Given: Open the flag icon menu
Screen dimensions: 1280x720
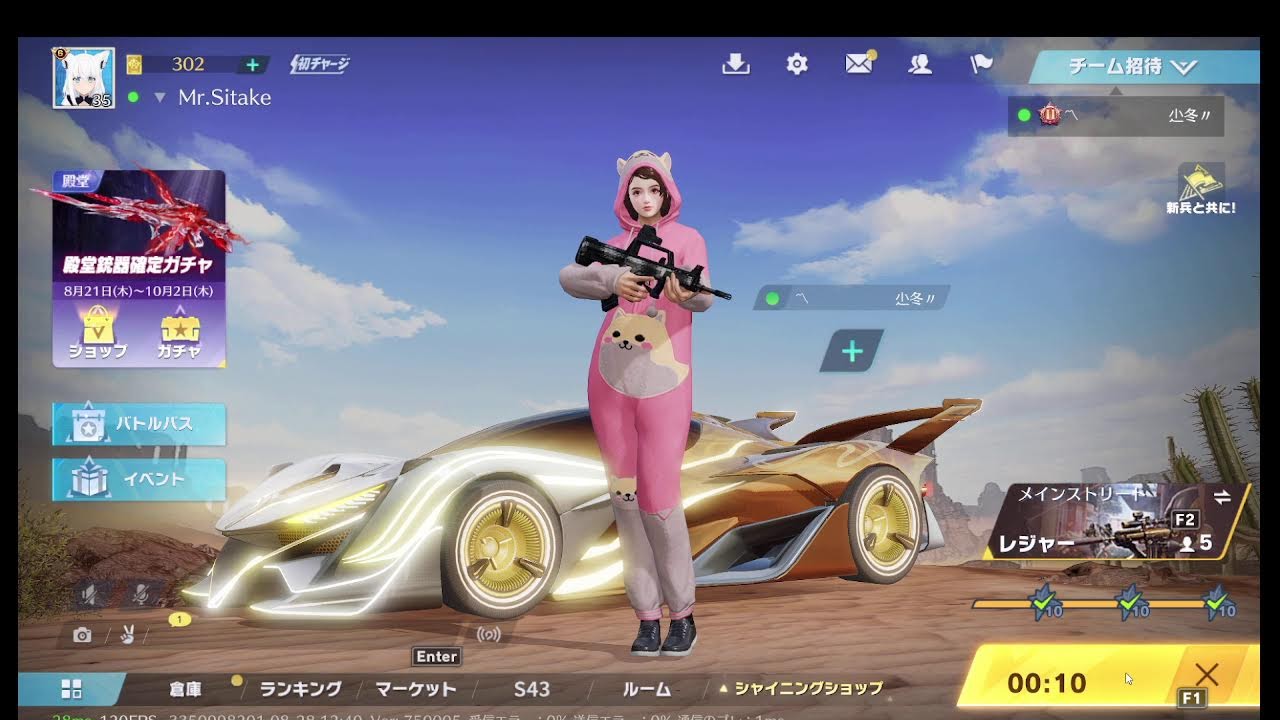Looking at the screenshot, I should click(x=981, y=64).
